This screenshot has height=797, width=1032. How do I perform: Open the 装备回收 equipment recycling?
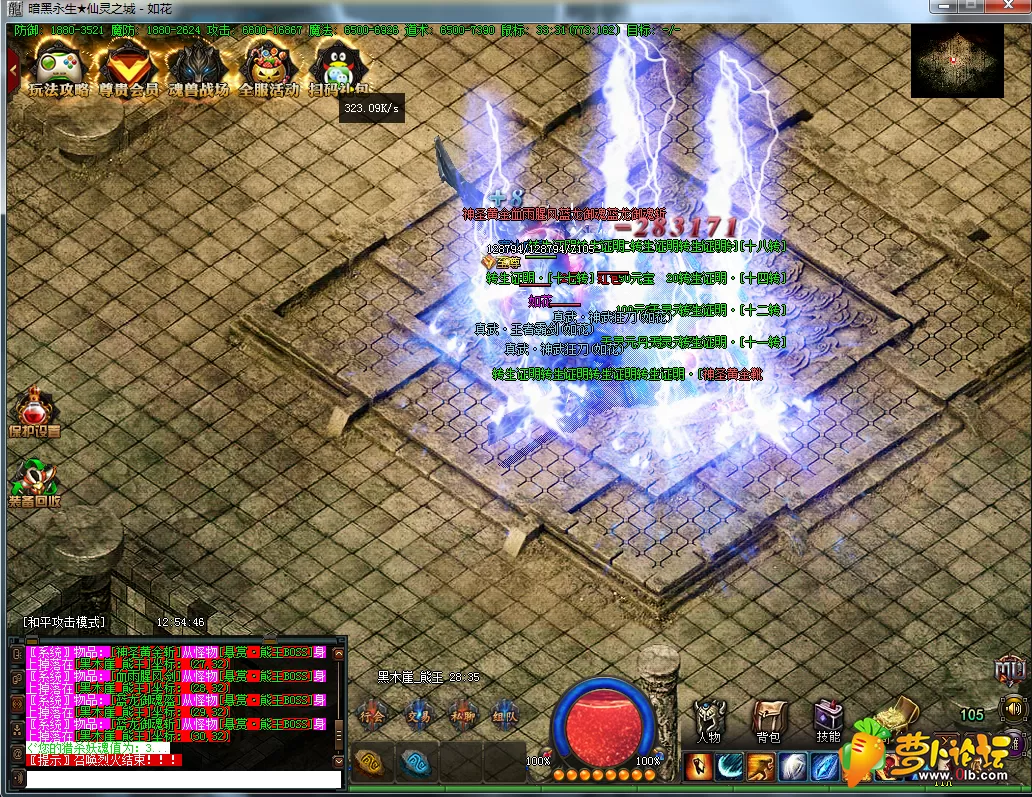pos(34,482)
